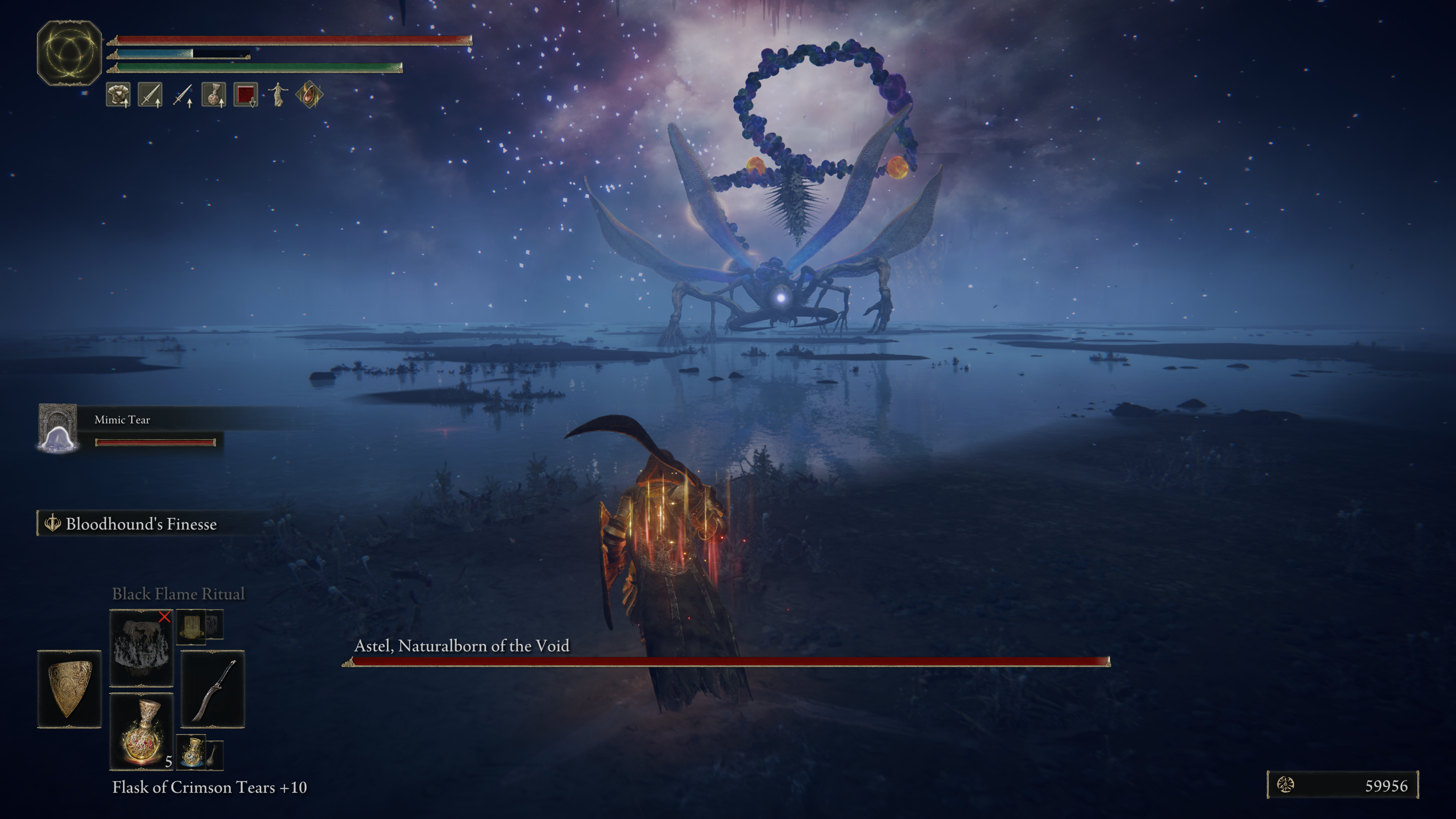Select the Flask of Crimson Tears slot
The height and width of the screenshot is (819, 1456).
tap(141, 731)
